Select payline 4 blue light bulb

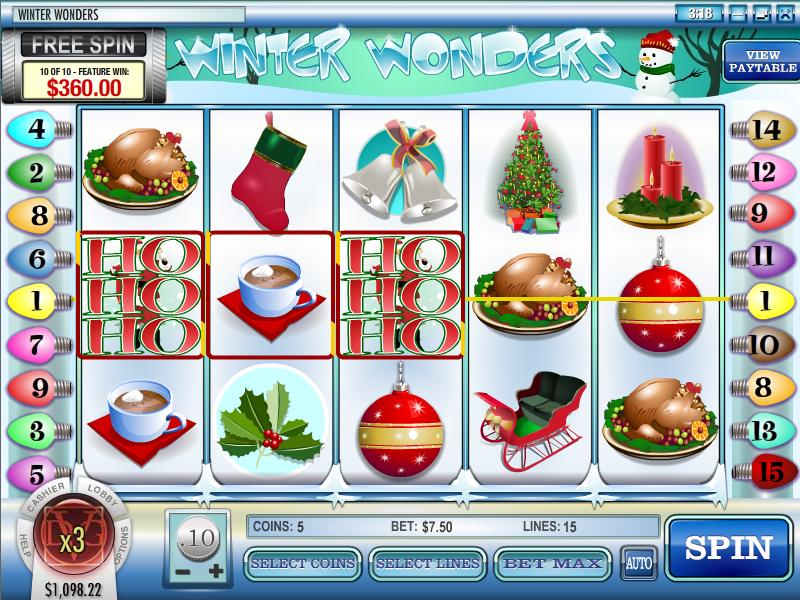36,128
